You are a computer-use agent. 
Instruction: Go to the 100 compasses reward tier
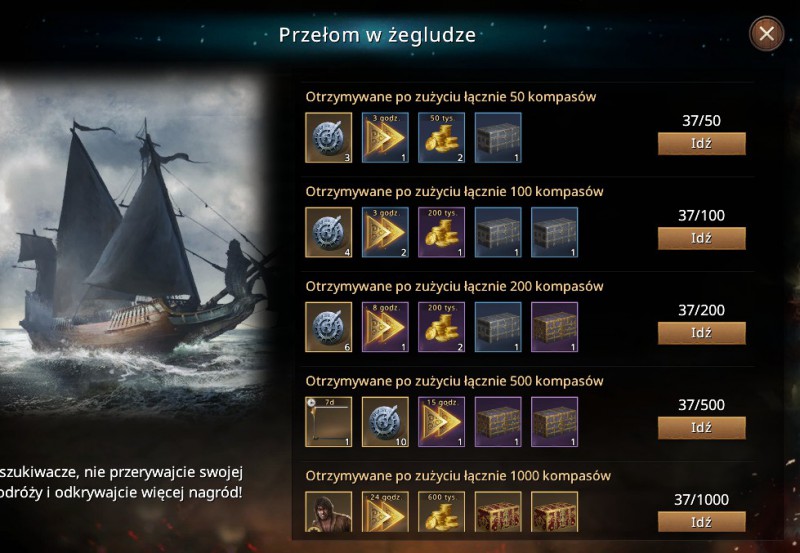[701, 238]
